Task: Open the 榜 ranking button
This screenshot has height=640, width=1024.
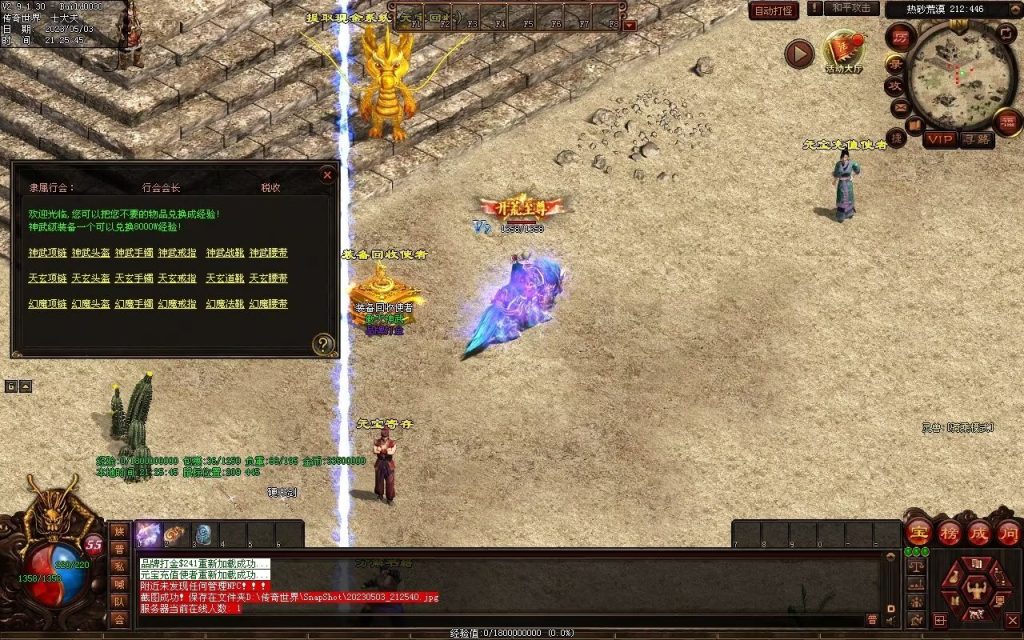Action: [948, 532]
